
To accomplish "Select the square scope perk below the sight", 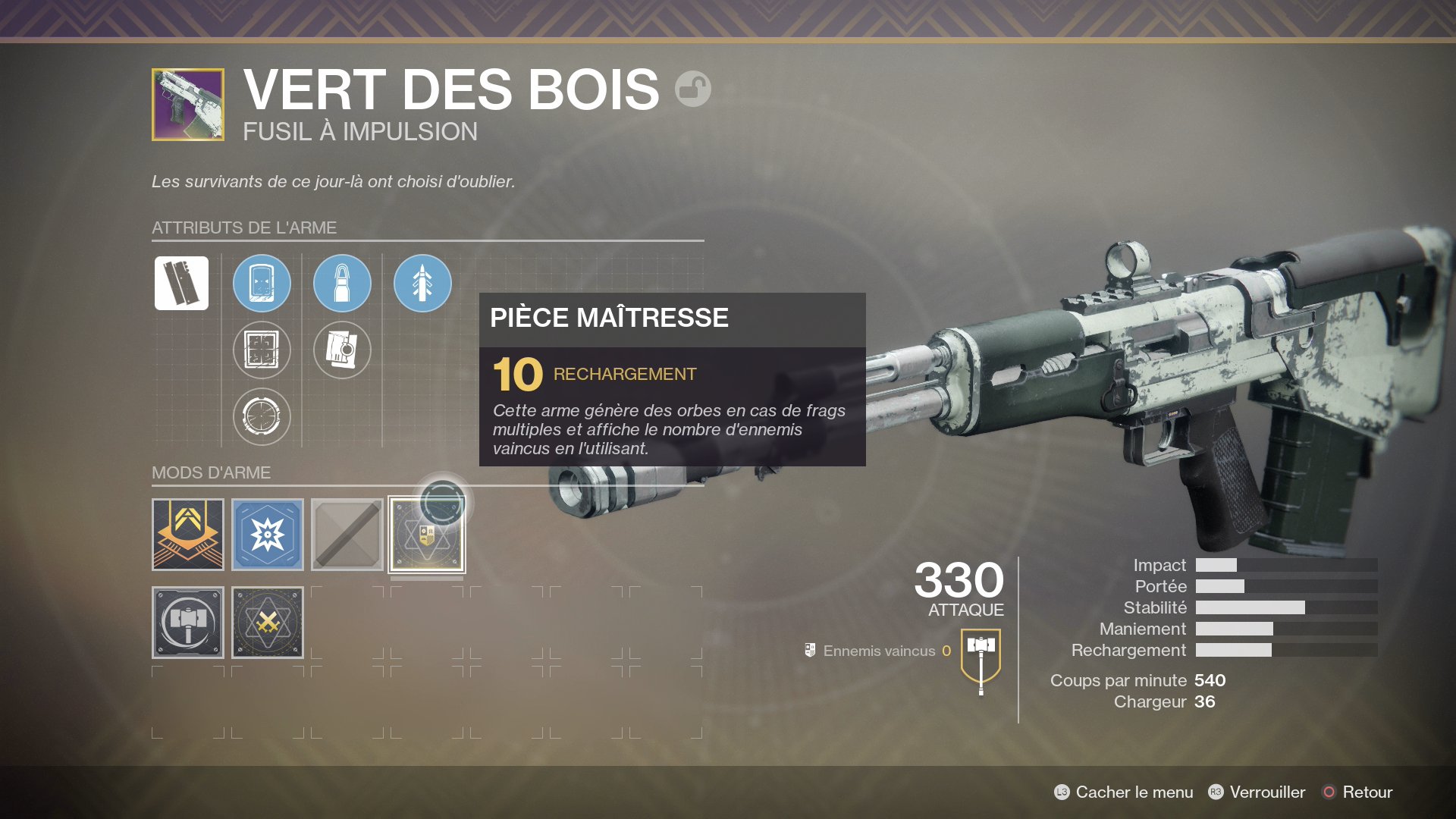I will [x=261, y=350].
